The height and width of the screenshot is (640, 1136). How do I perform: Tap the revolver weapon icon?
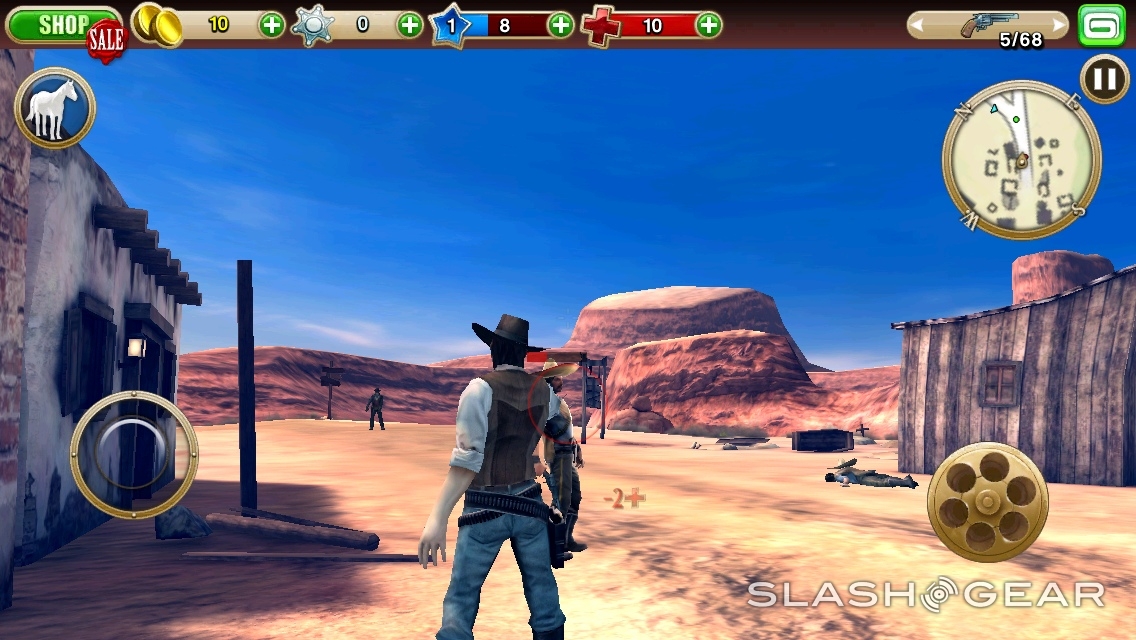click(988, 24)
